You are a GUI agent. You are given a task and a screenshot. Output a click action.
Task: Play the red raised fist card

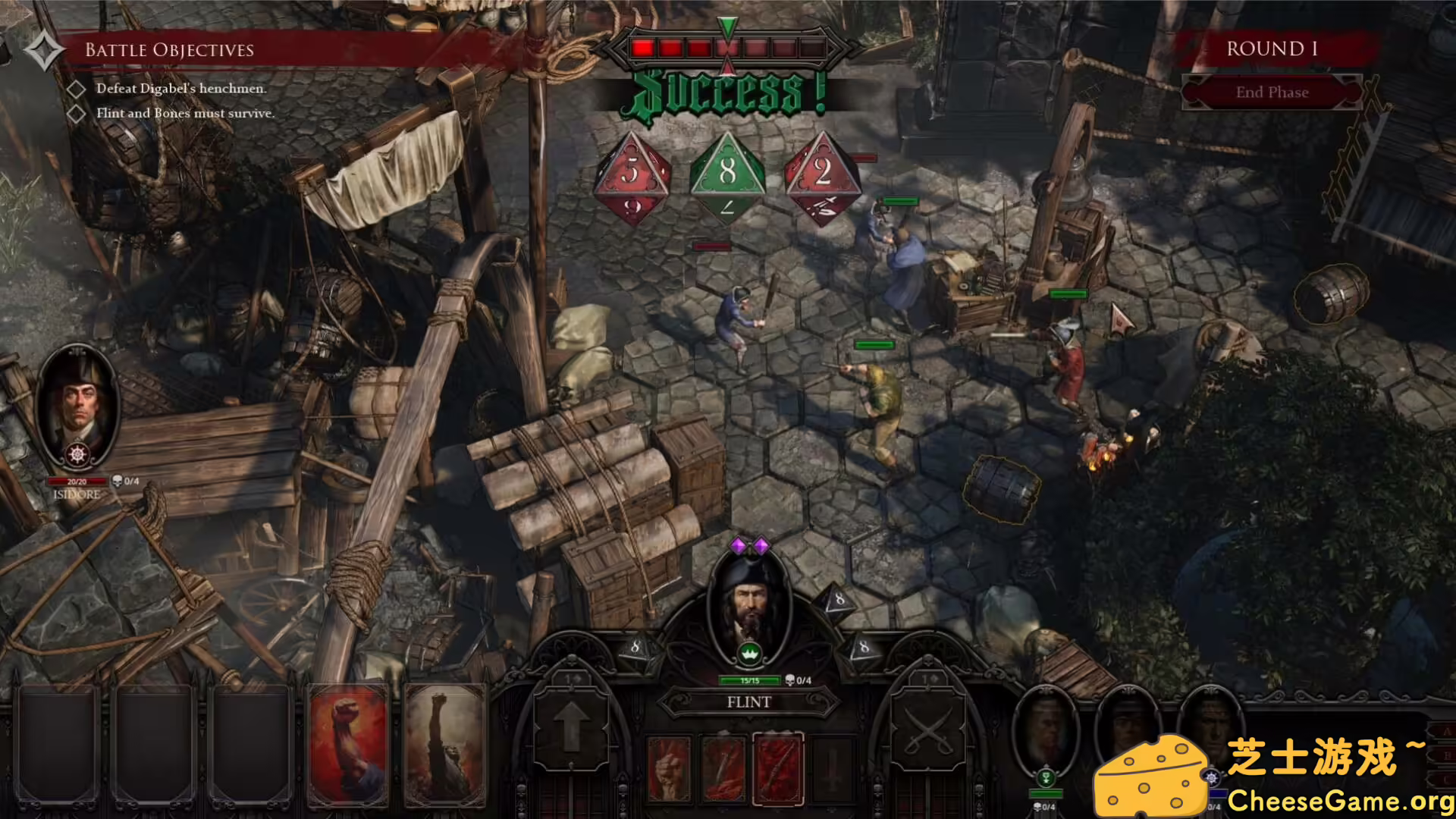tap(350, 745)
